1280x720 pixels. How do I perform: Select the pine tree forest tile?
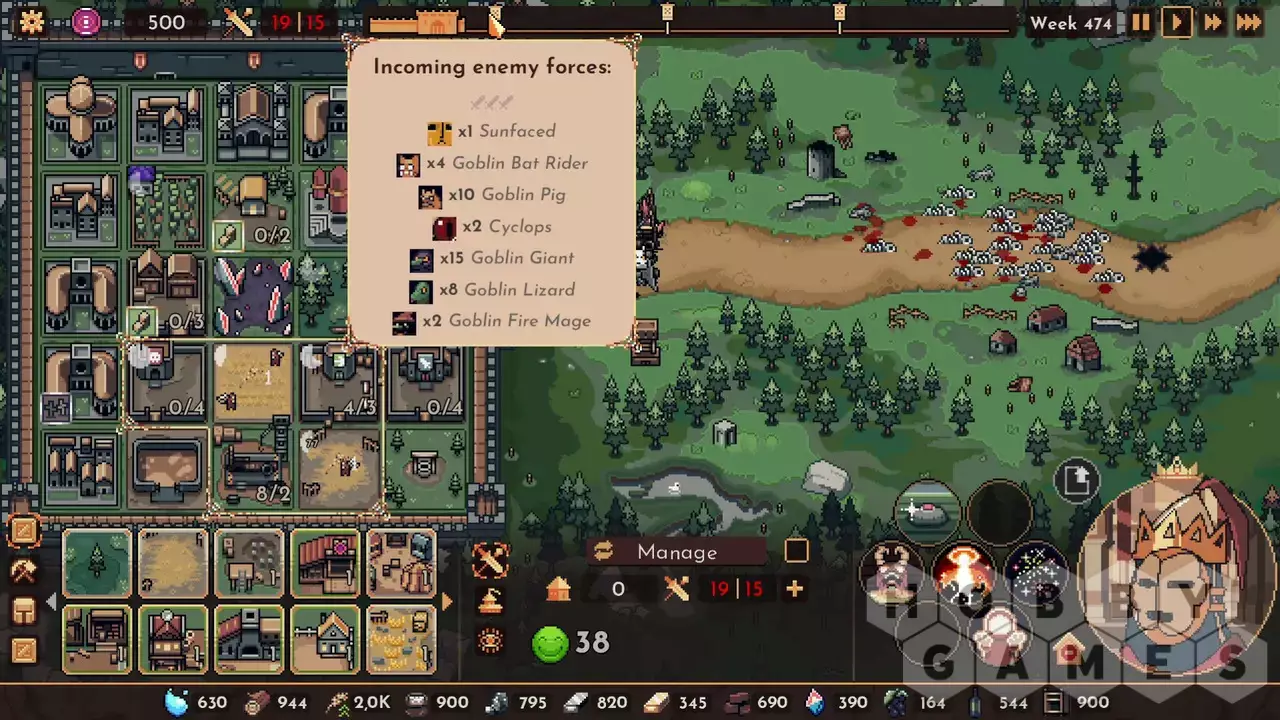(x=97, y=564)
